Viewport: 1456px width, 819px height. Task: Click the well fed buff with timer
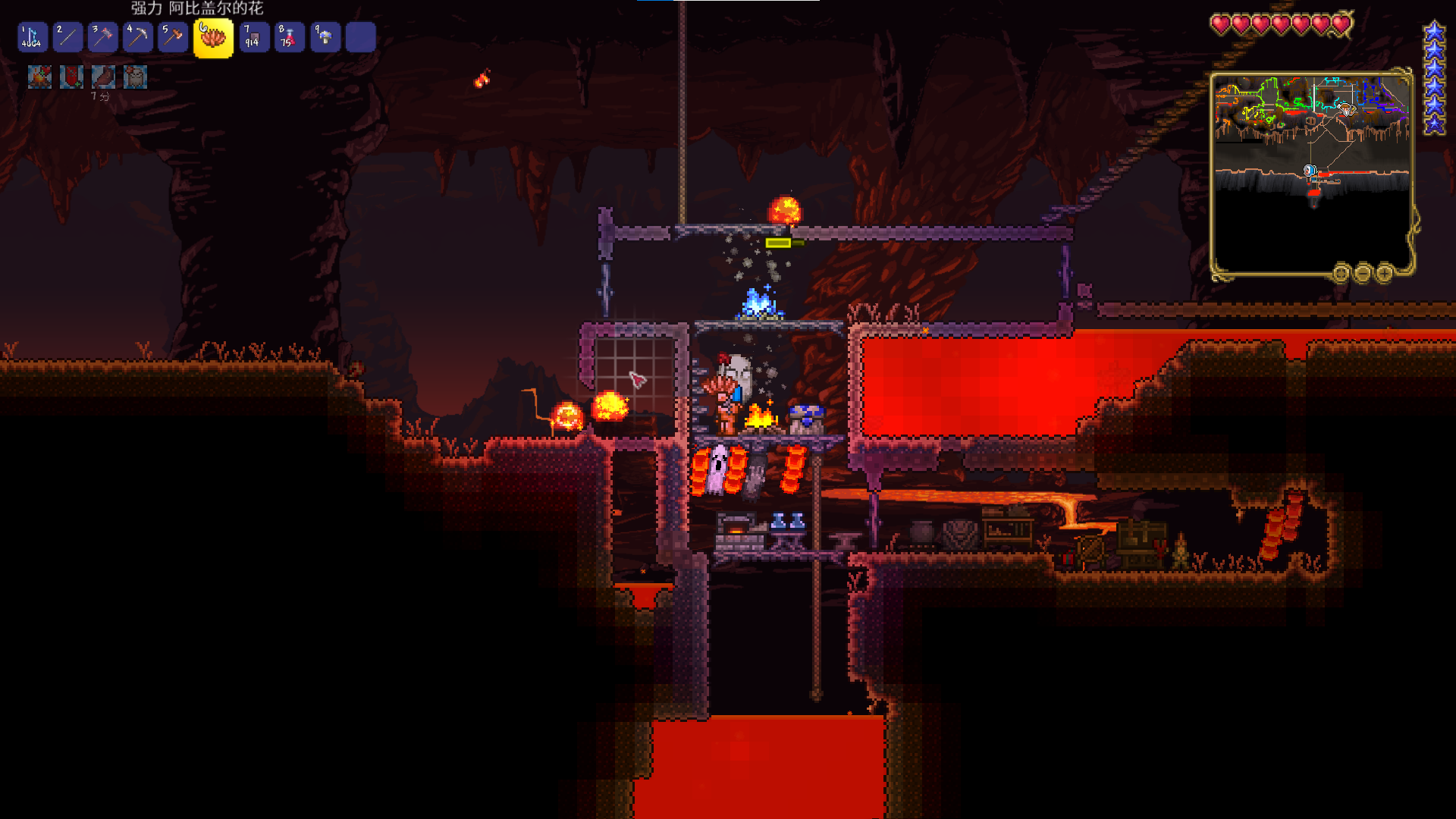[103, 77]
